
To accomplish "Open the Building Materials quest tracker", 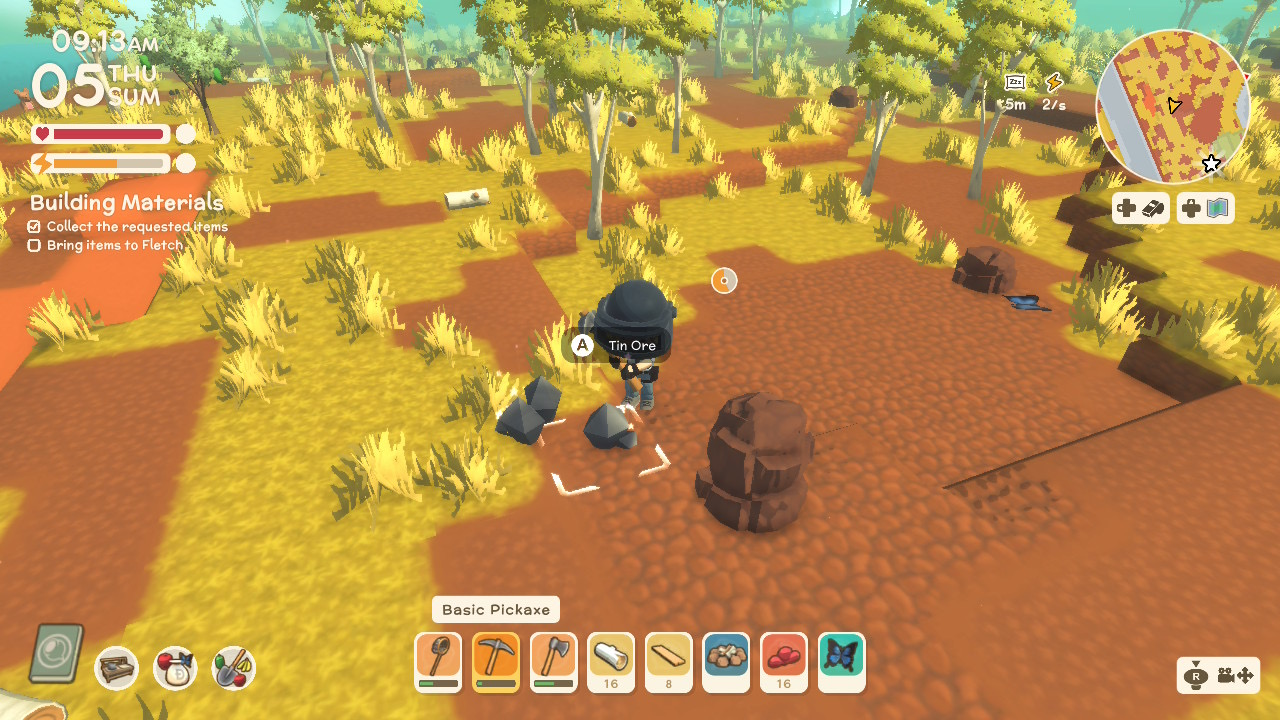I will pos(126,203).
